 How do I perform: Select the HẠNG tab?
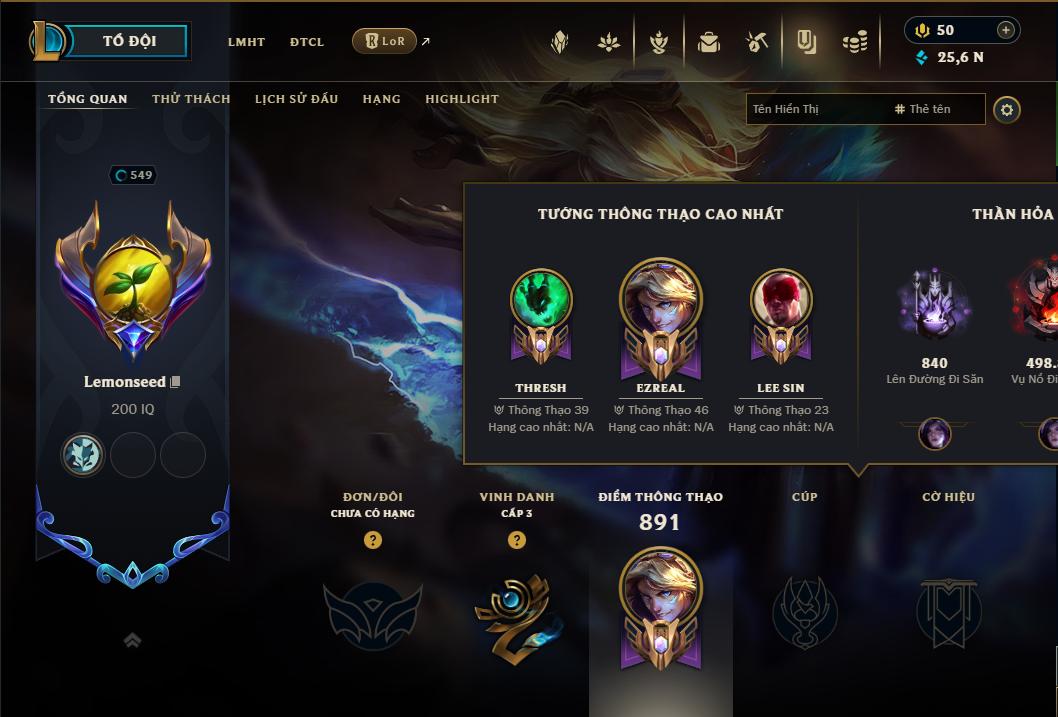click(381, 99)
